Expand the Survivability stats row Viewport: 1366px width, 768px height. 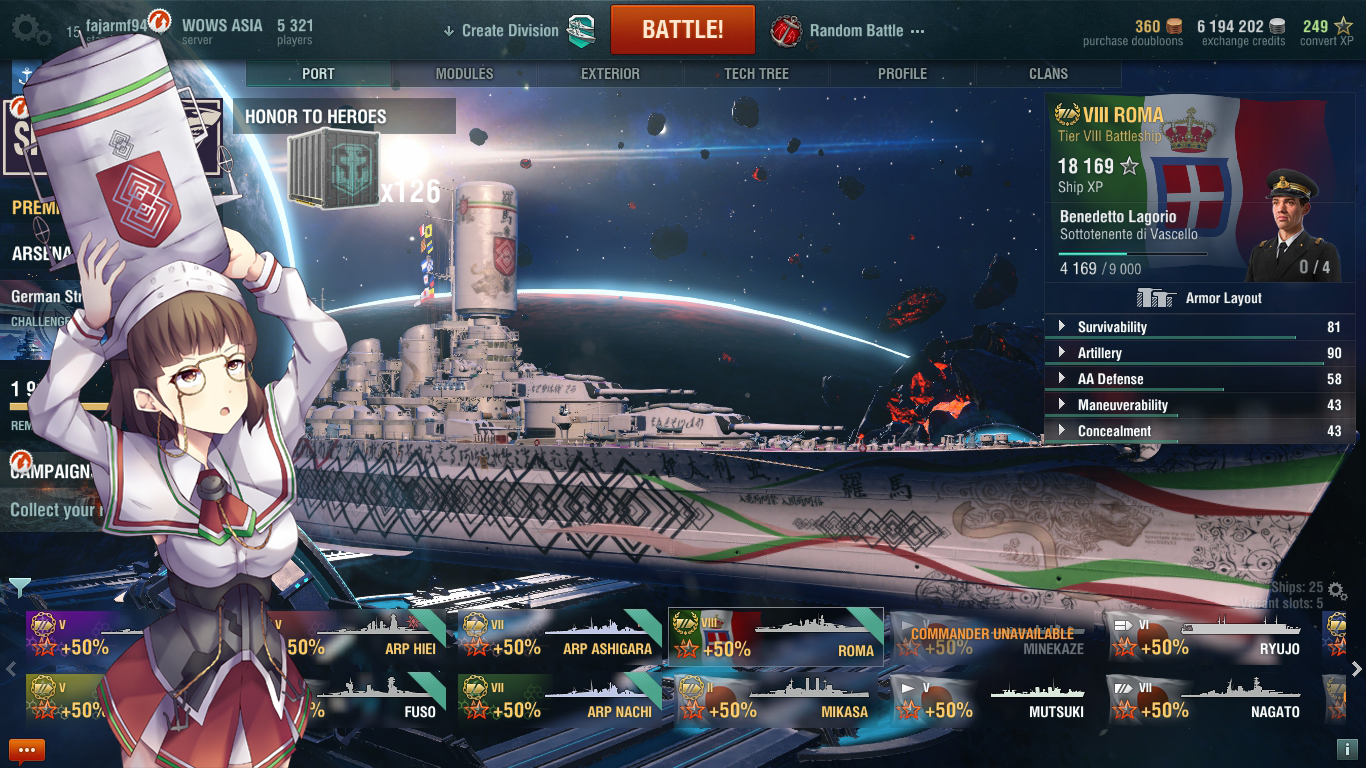(1112, 327)
